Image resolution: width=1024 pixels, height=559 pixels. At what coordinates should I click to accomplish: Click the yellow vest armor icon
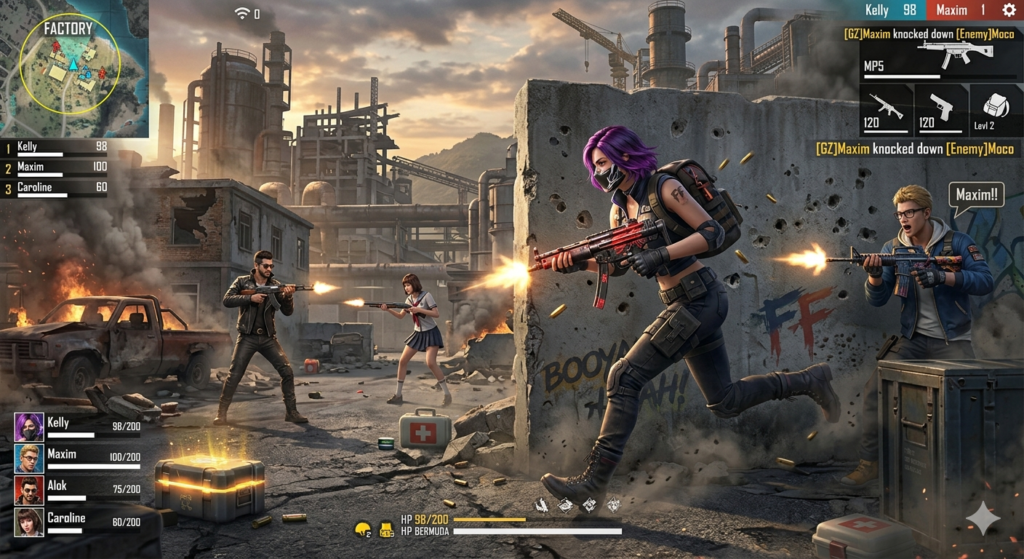tap(385, 528)
